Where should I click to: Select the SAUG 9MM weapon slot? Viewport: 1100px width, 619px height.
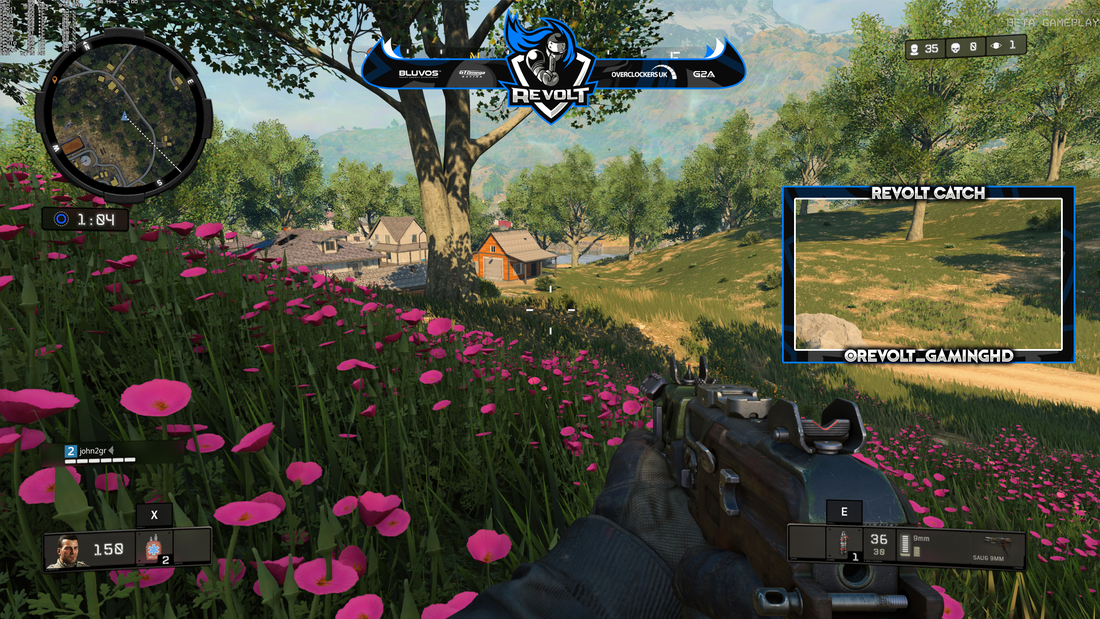click(985, 546)
